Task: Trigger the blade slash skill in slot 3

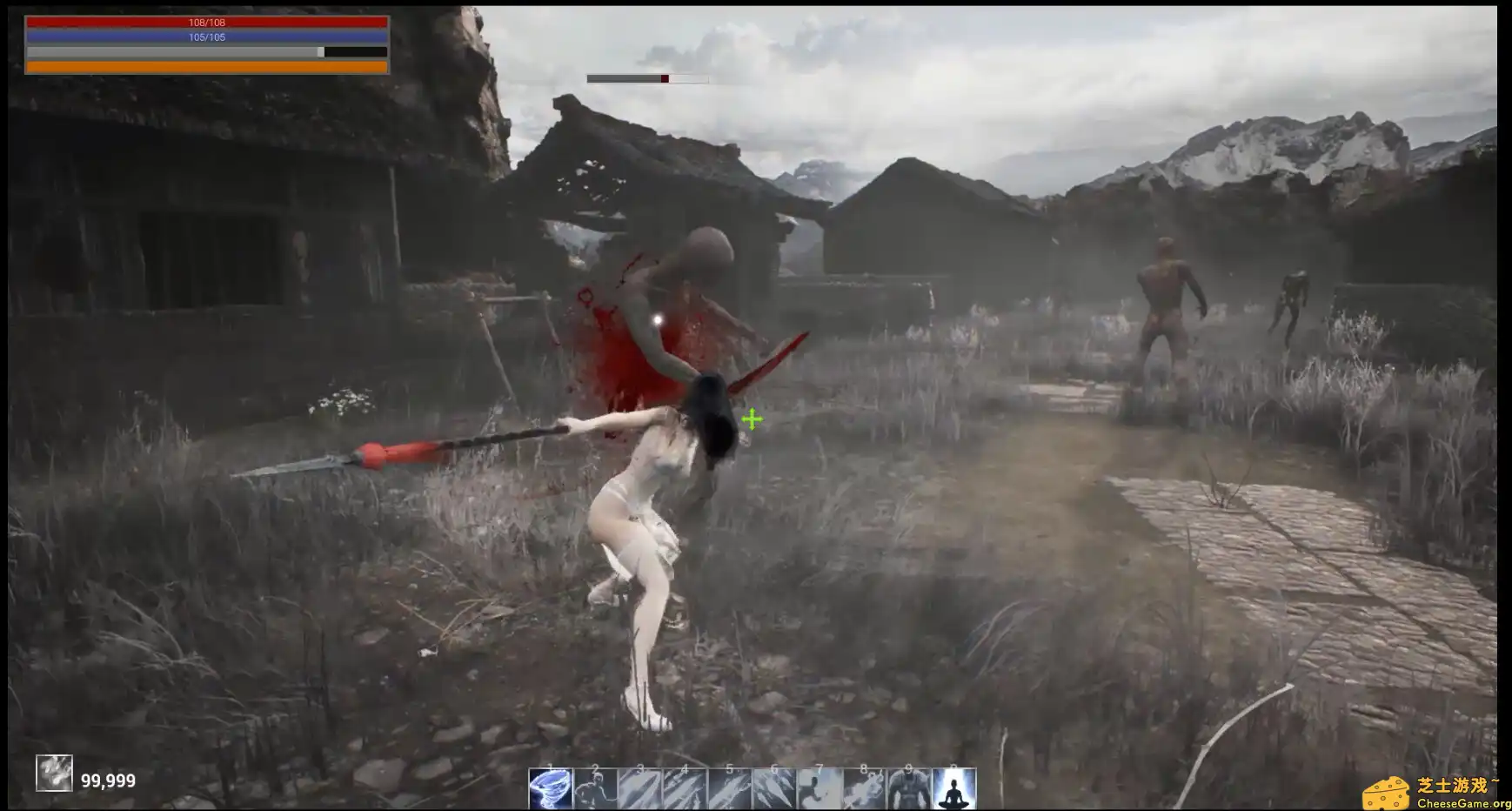Action: click(640, 789)
